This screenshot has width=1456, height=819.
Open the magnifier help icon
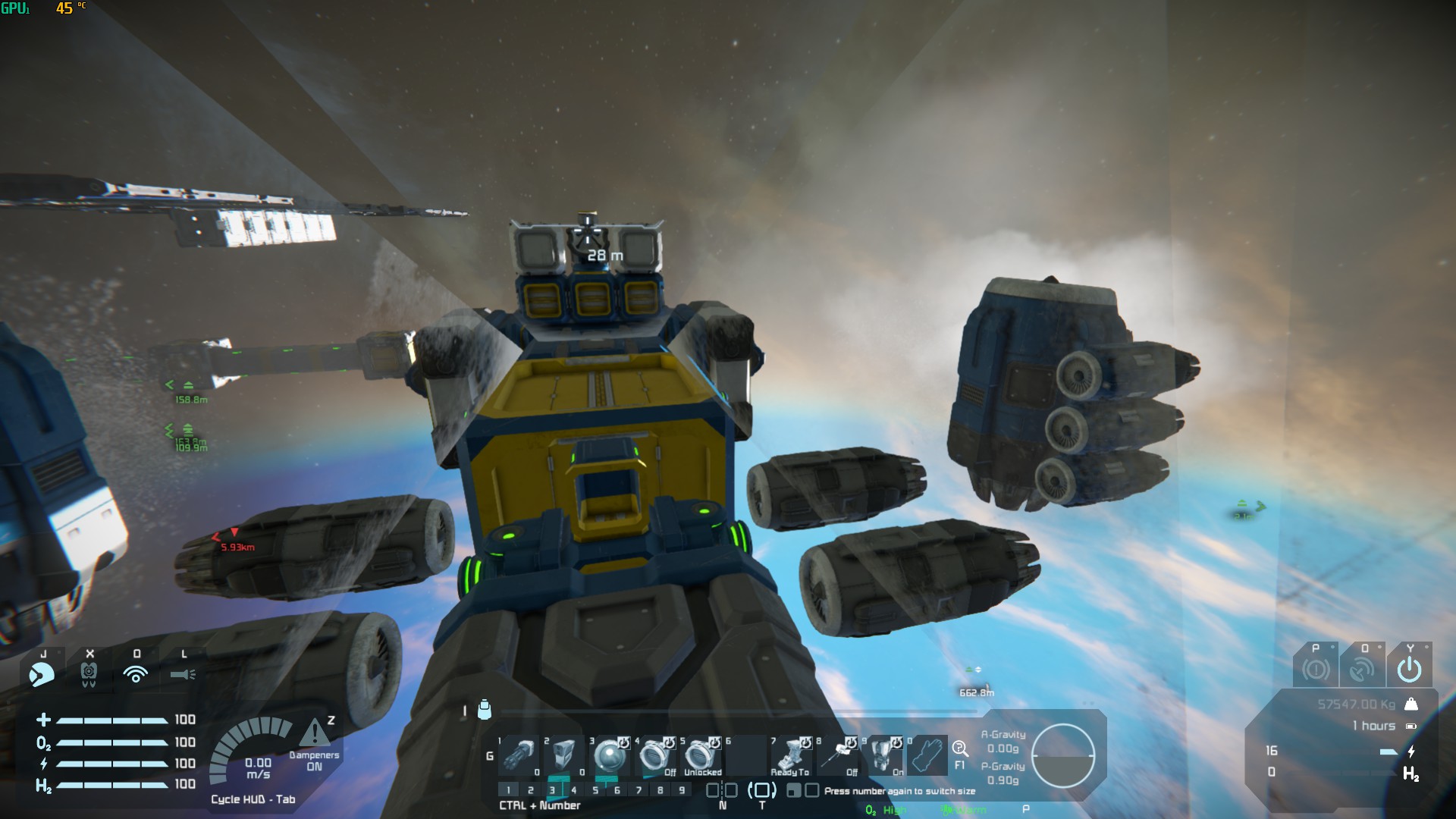(x=960, y=750)
